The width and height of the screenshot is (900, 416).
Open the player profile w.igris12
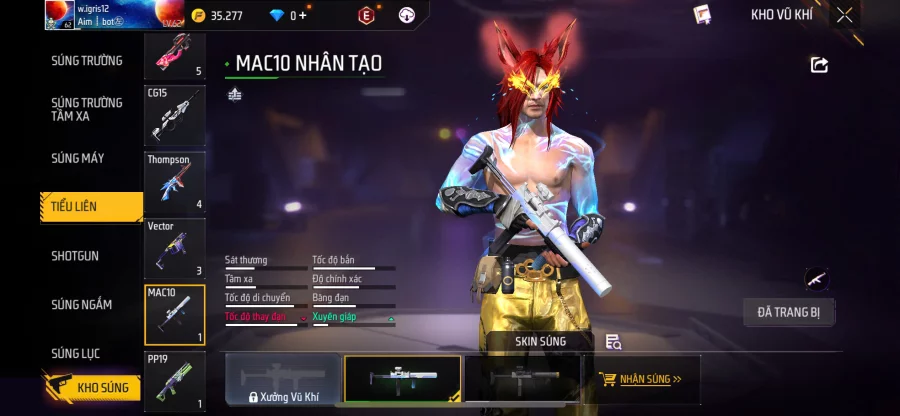point(90,15)
